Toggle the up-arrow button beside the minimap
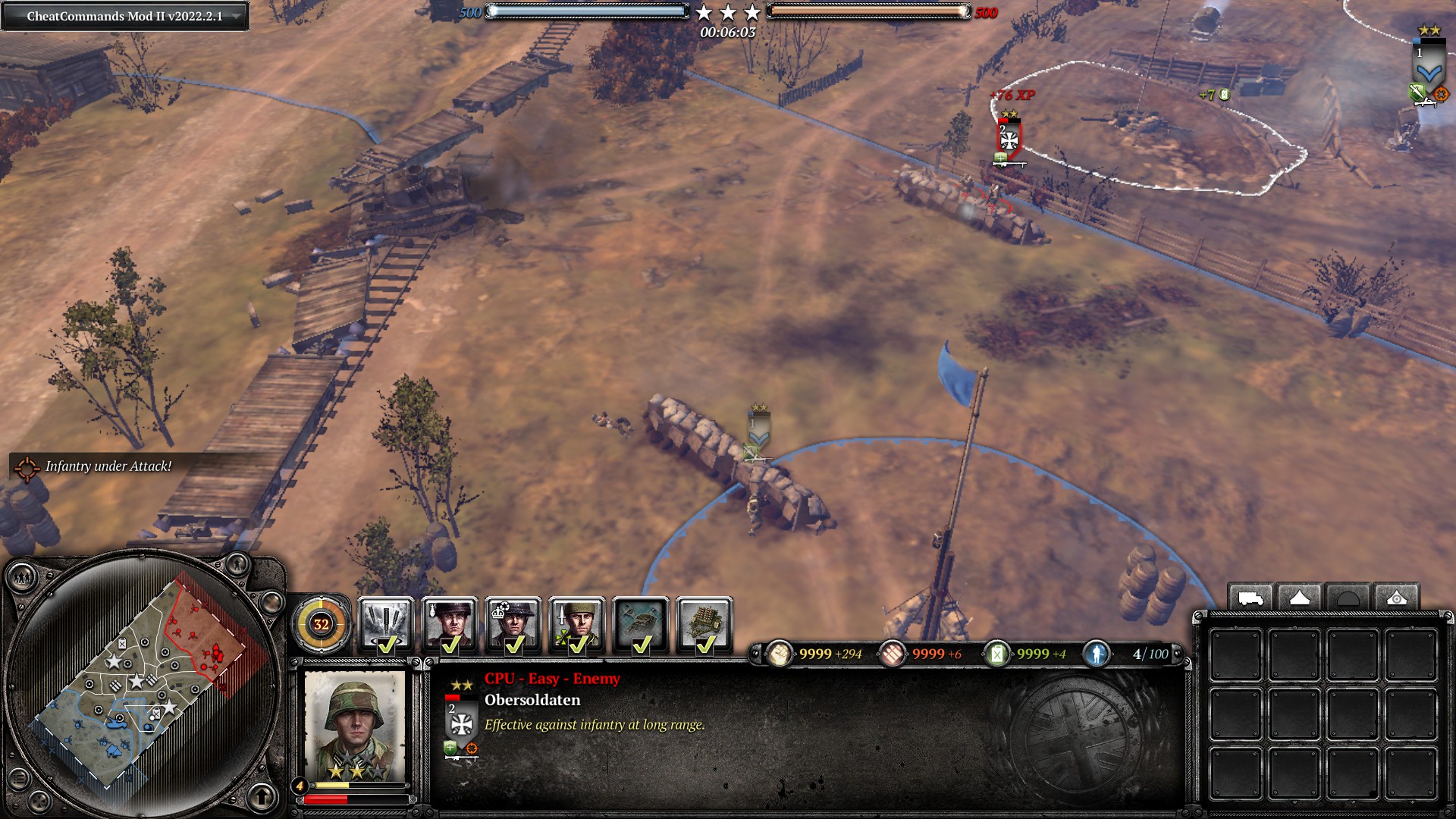This screenshot has height=819, width=1456. point(262,796)
